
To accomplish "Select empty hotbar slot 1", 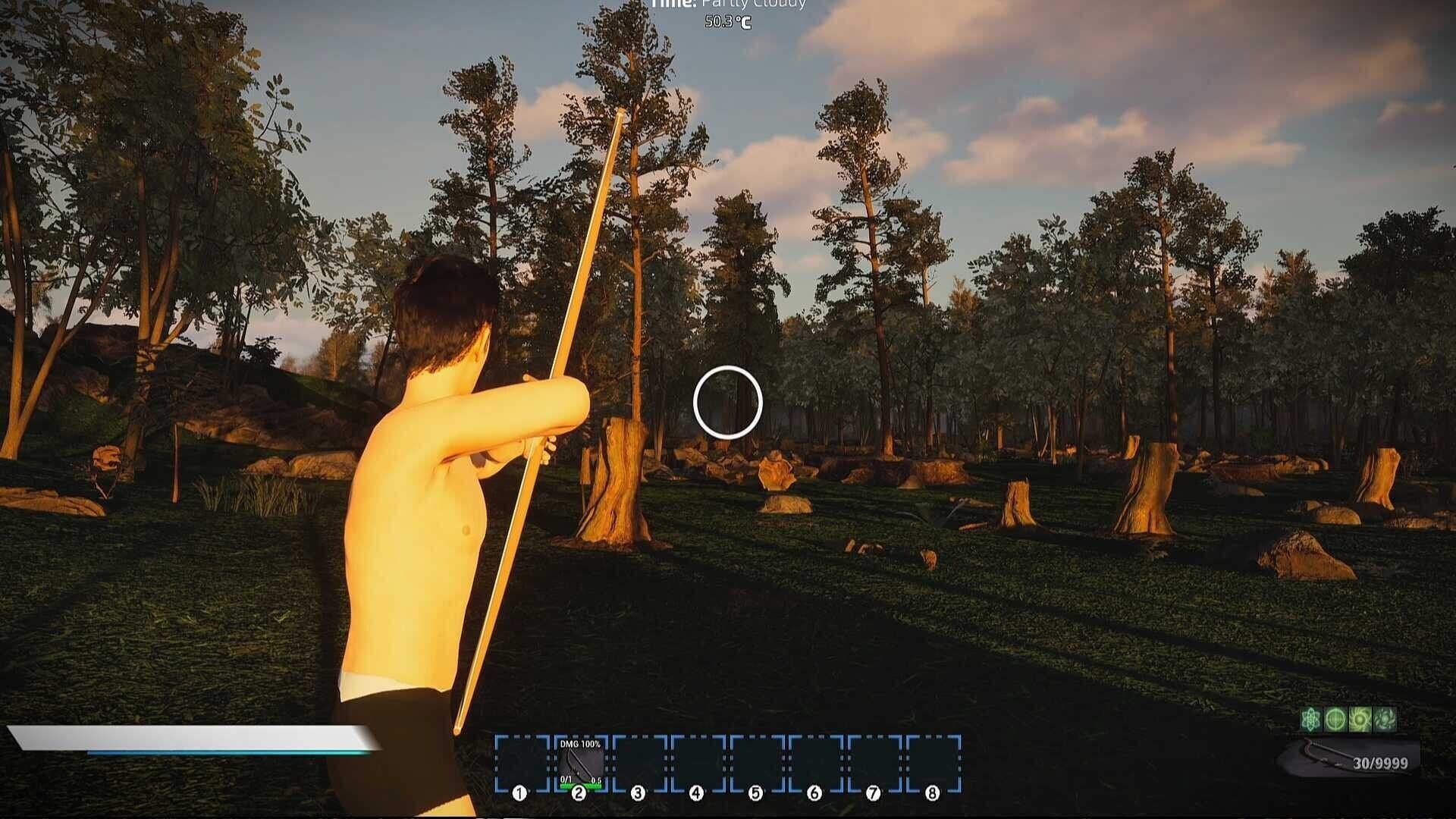I will click(x=521, y=762).
